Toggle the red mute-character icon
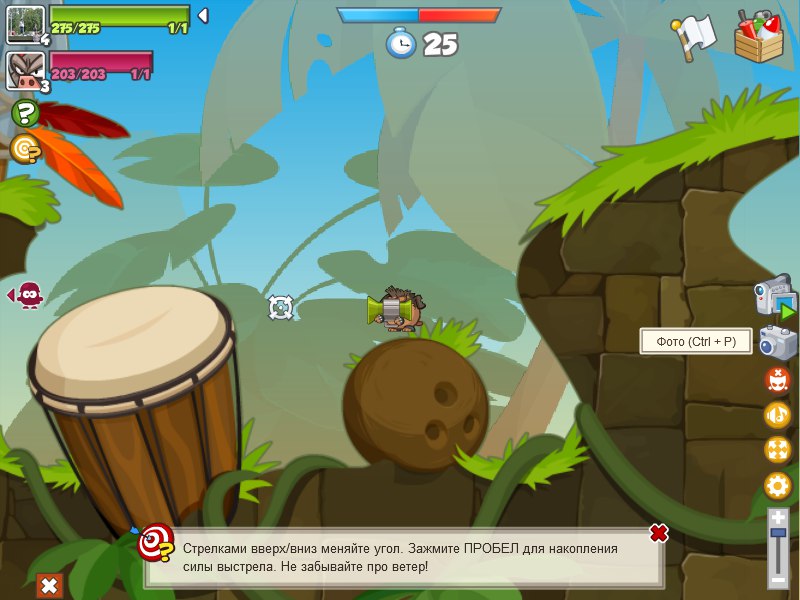The height and width of the screenshot is (600, 800). (778, 381)
